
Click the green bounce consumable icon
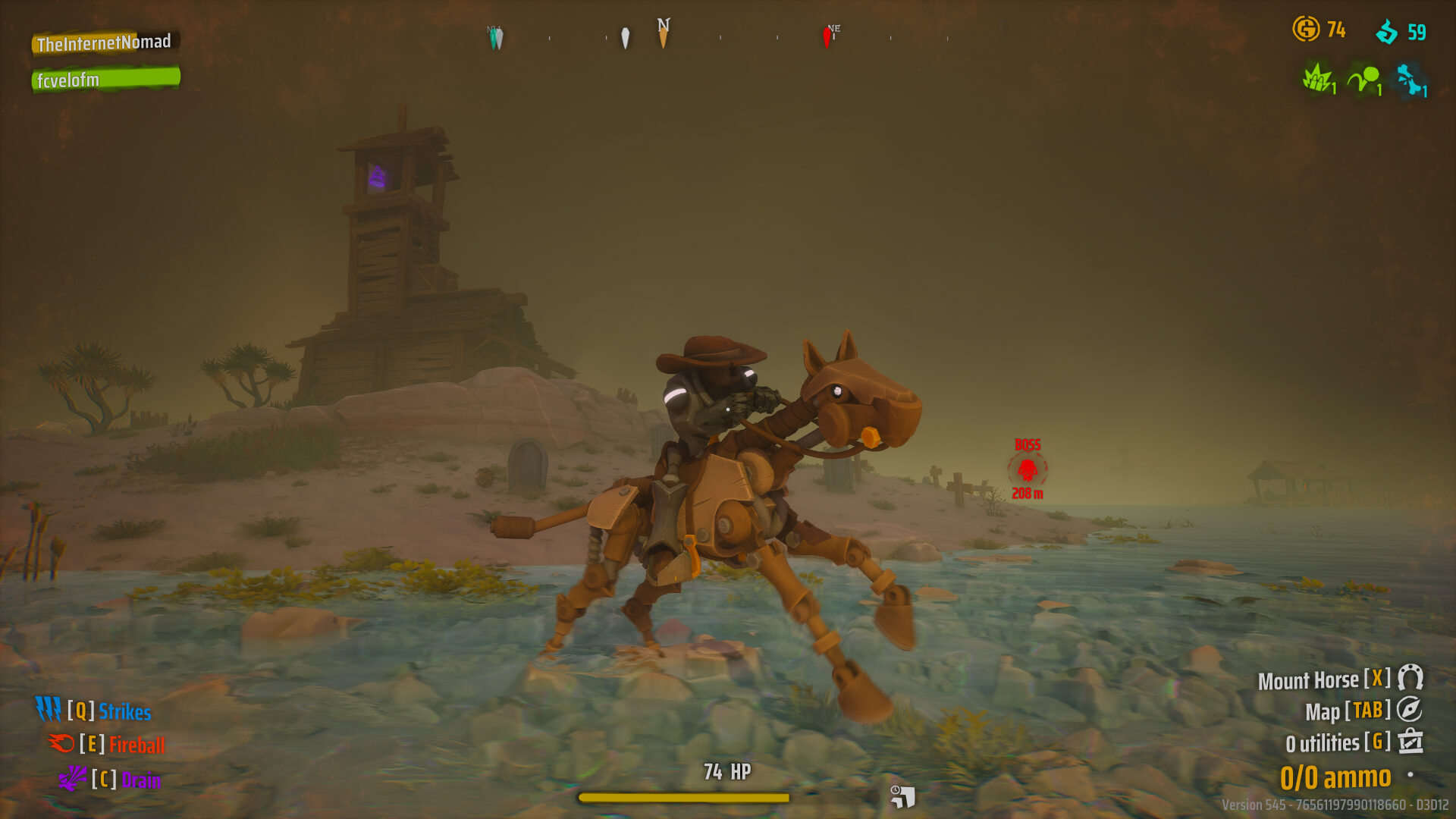pos(1363,80)
